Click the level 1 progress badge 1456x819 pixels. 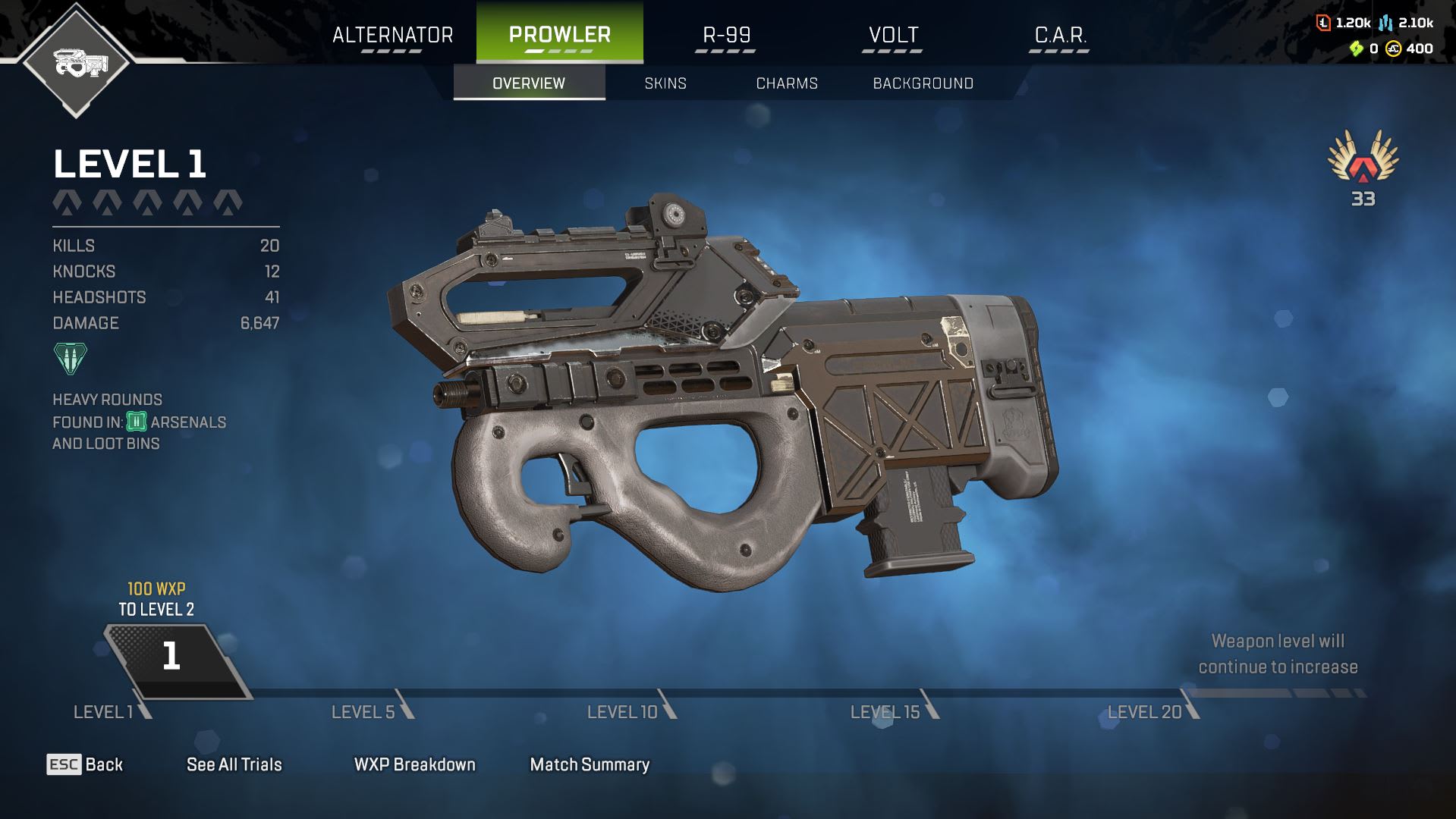click(173, 658)
